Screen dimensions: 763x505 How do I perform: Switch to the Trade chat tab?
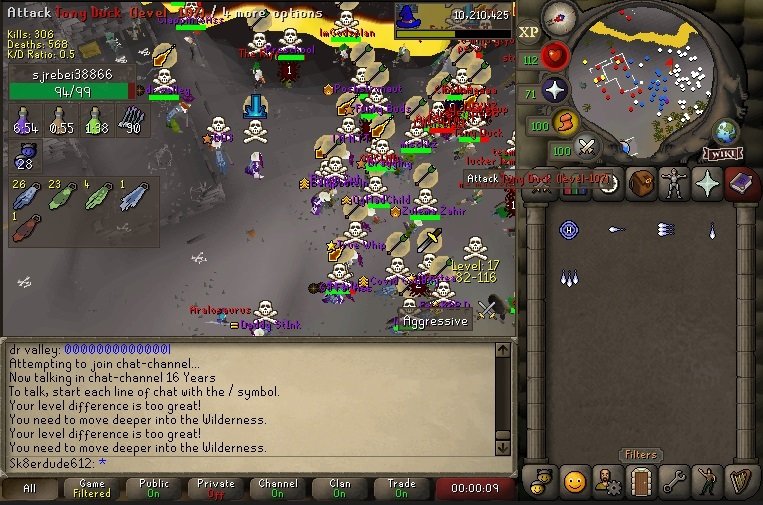coord(402,489)
